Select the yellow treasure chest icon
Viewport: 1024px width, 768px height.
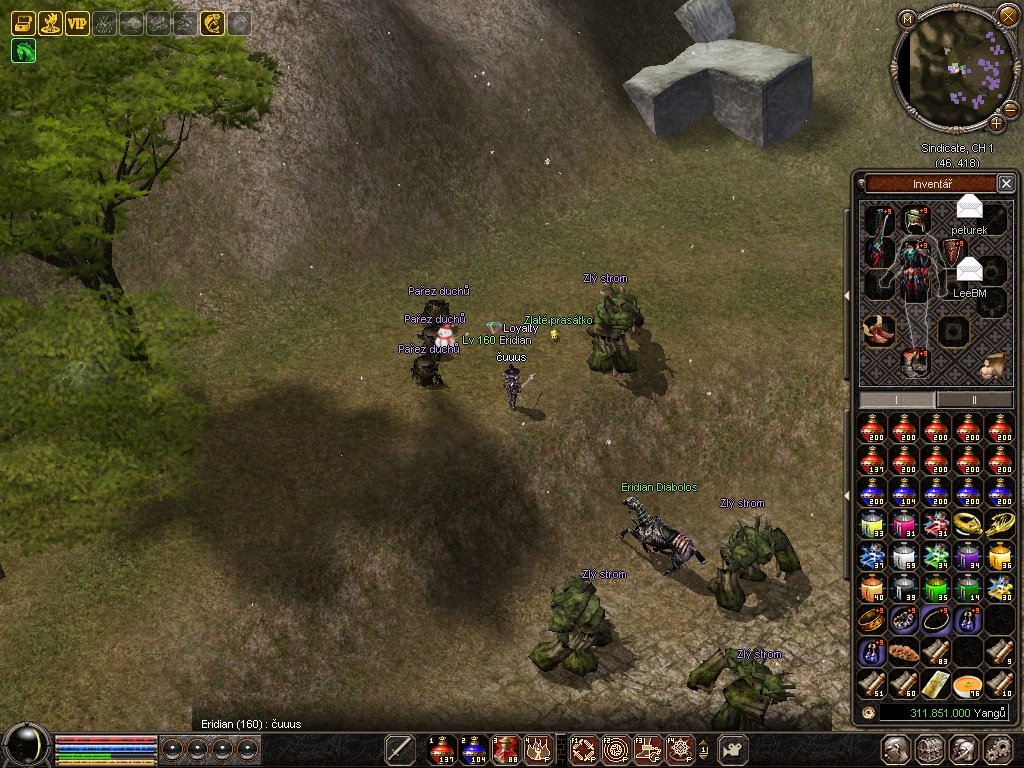tap(23, 23)
